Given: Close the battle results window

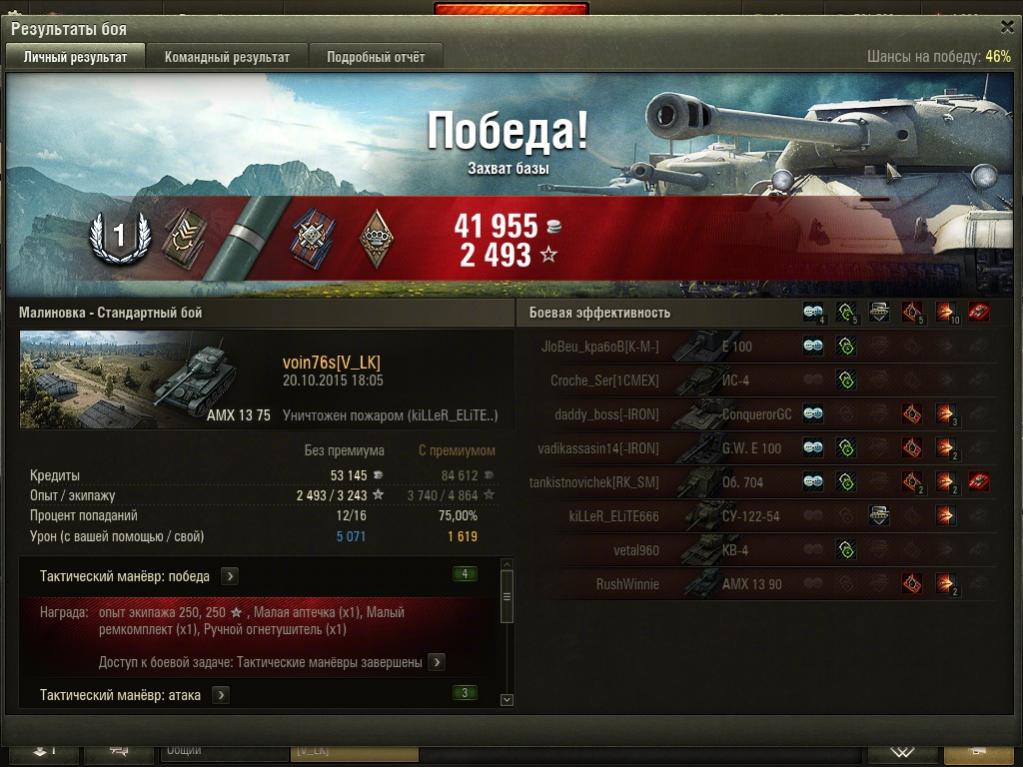Looking at the screenshot, I should [1006, 28].
